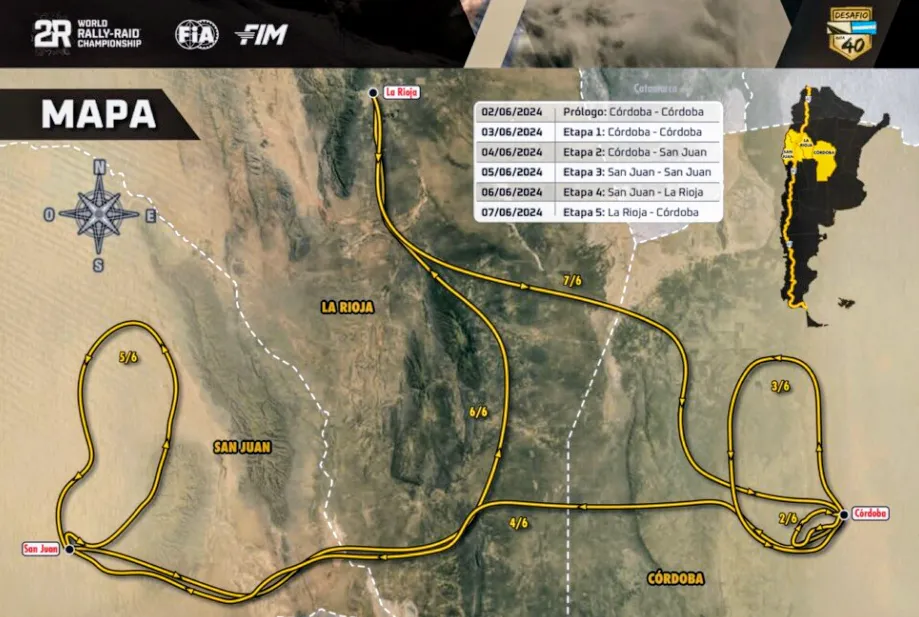Click the 7/6 route label
Viewport: 919px width, 617px height.
tap(572, 281)
